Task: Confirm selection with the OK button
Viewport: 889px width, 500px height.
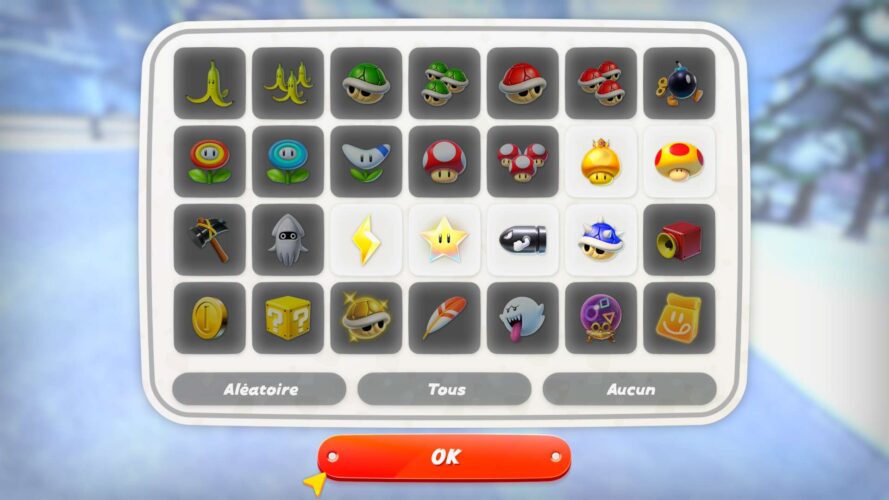Action: click(x=444, y=457)
